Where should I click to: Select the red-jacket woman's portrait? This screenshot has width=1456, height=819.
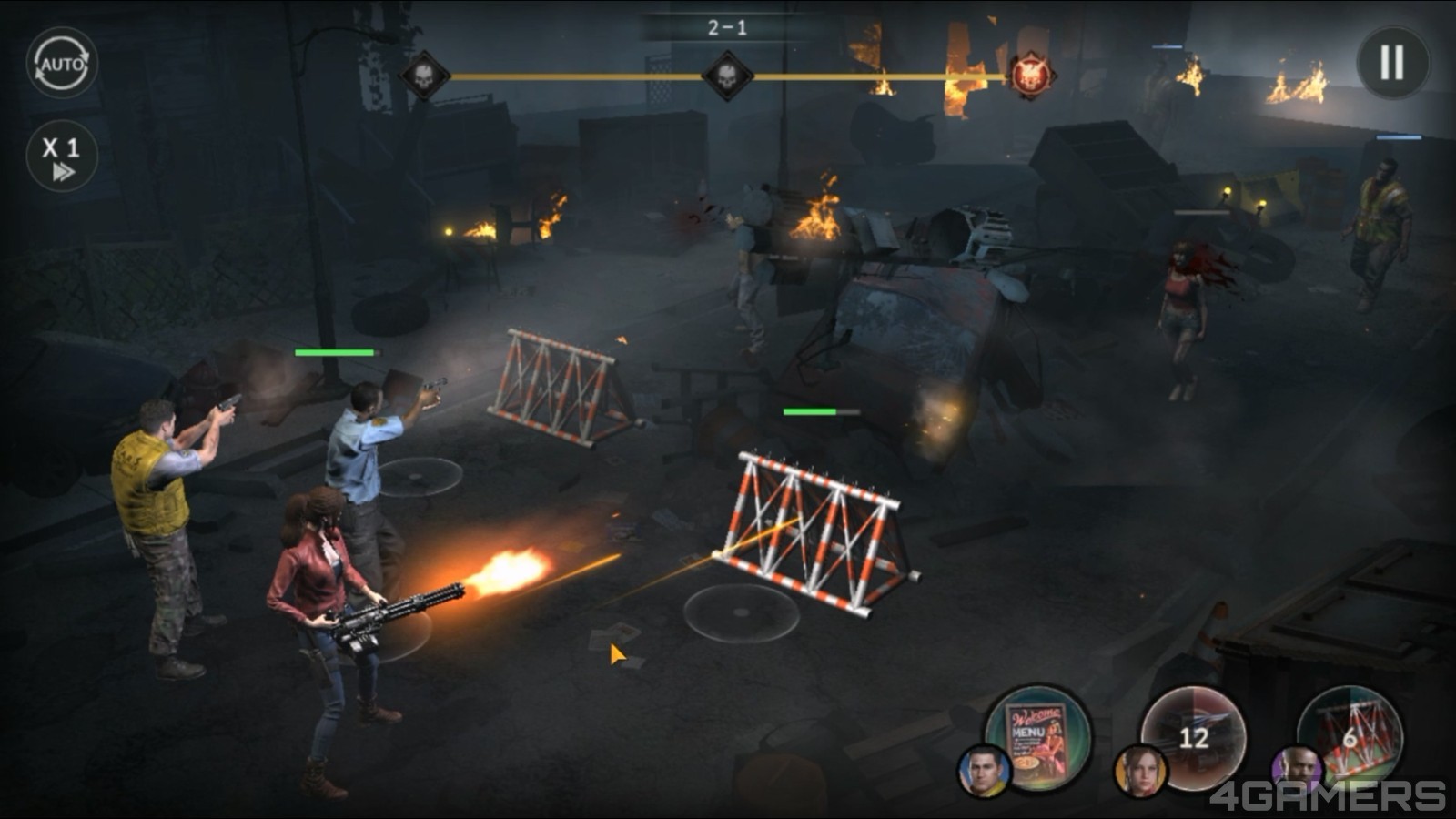coord(1139,771)
